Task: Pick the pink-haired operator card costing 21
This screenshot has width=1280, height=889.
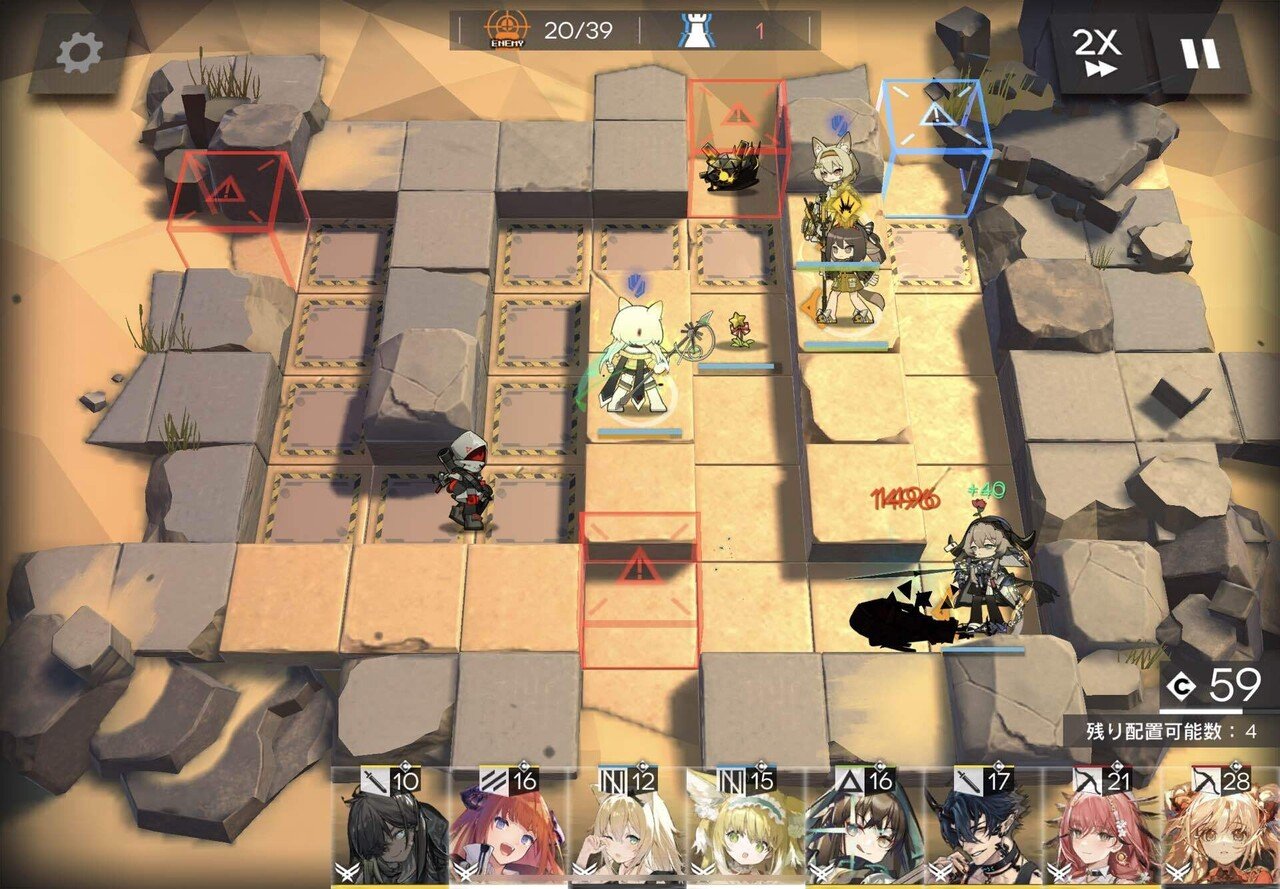Action: 1100,829
